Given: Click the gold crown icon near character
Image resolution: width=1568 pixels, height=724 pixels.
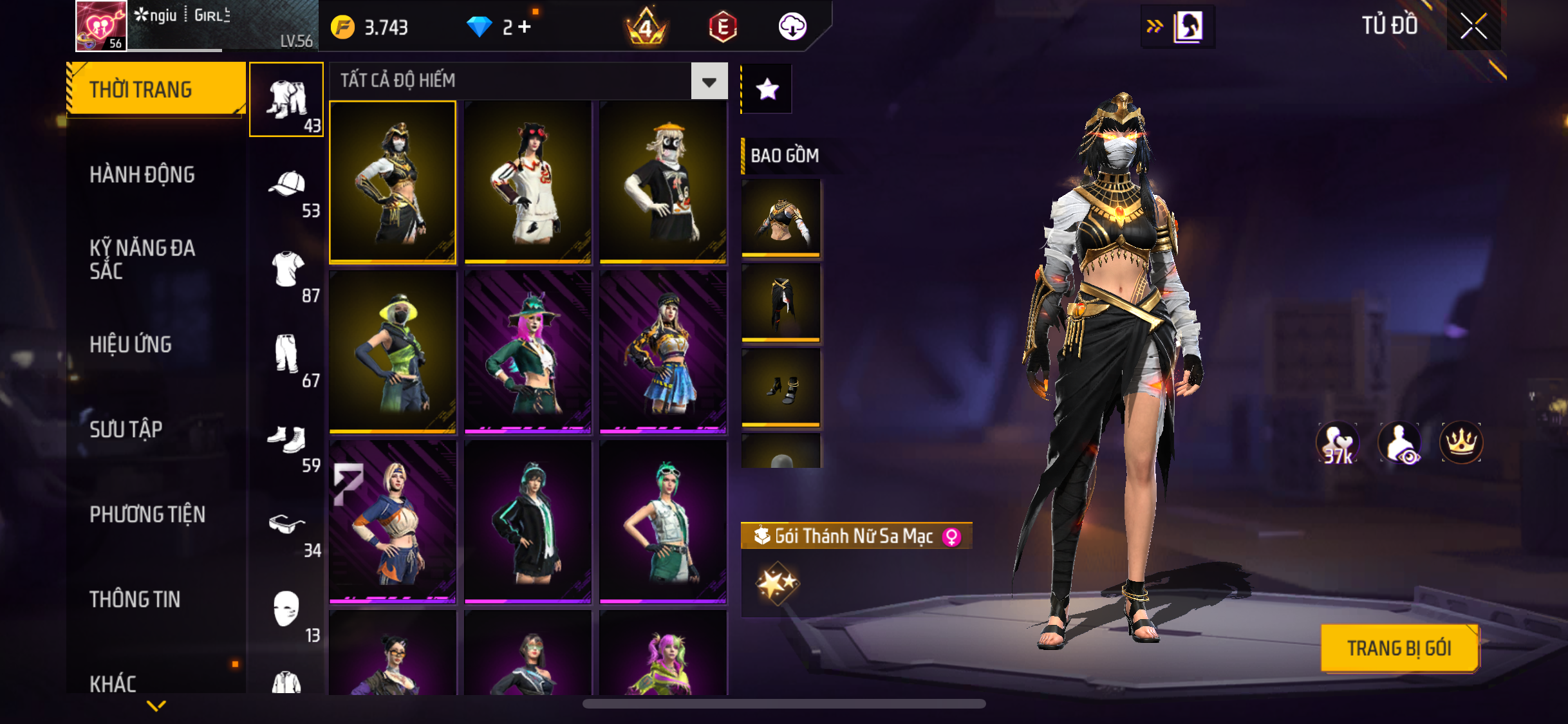Looking at the screenshot, I should [x=1461, y=443].
